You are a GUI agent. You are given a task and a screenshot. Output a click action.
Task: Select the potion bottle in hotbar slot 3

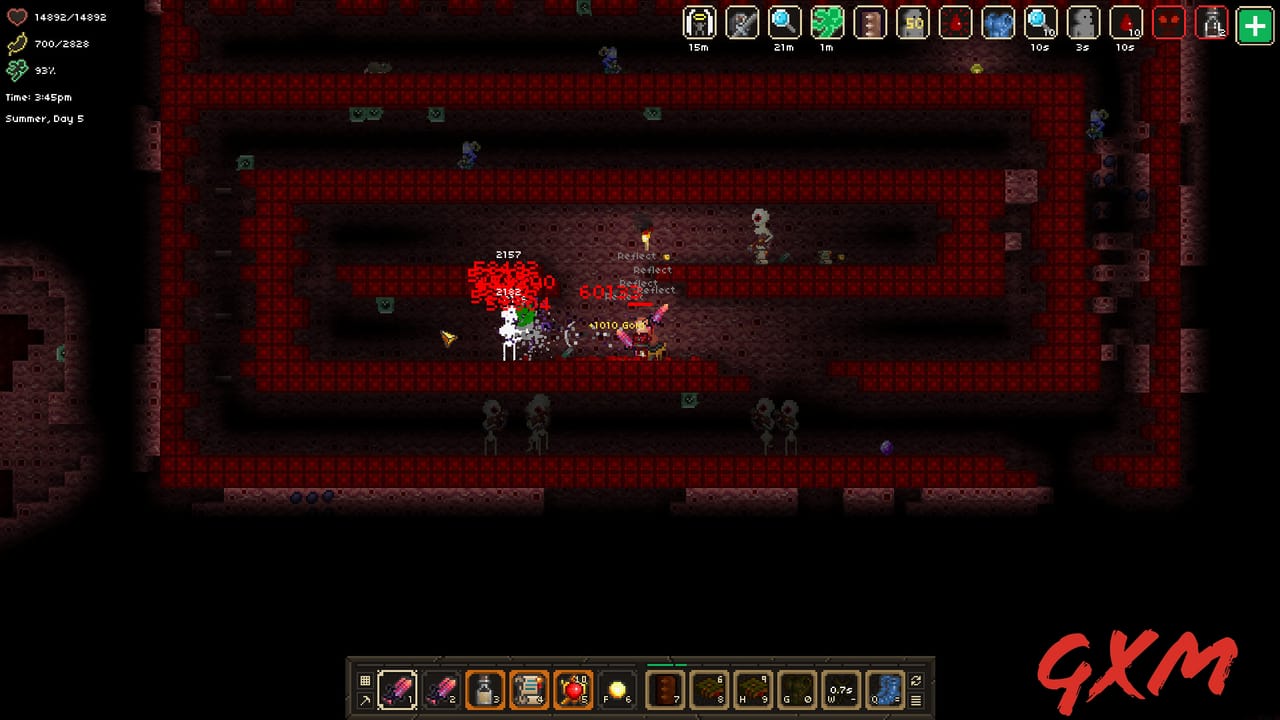483,689
